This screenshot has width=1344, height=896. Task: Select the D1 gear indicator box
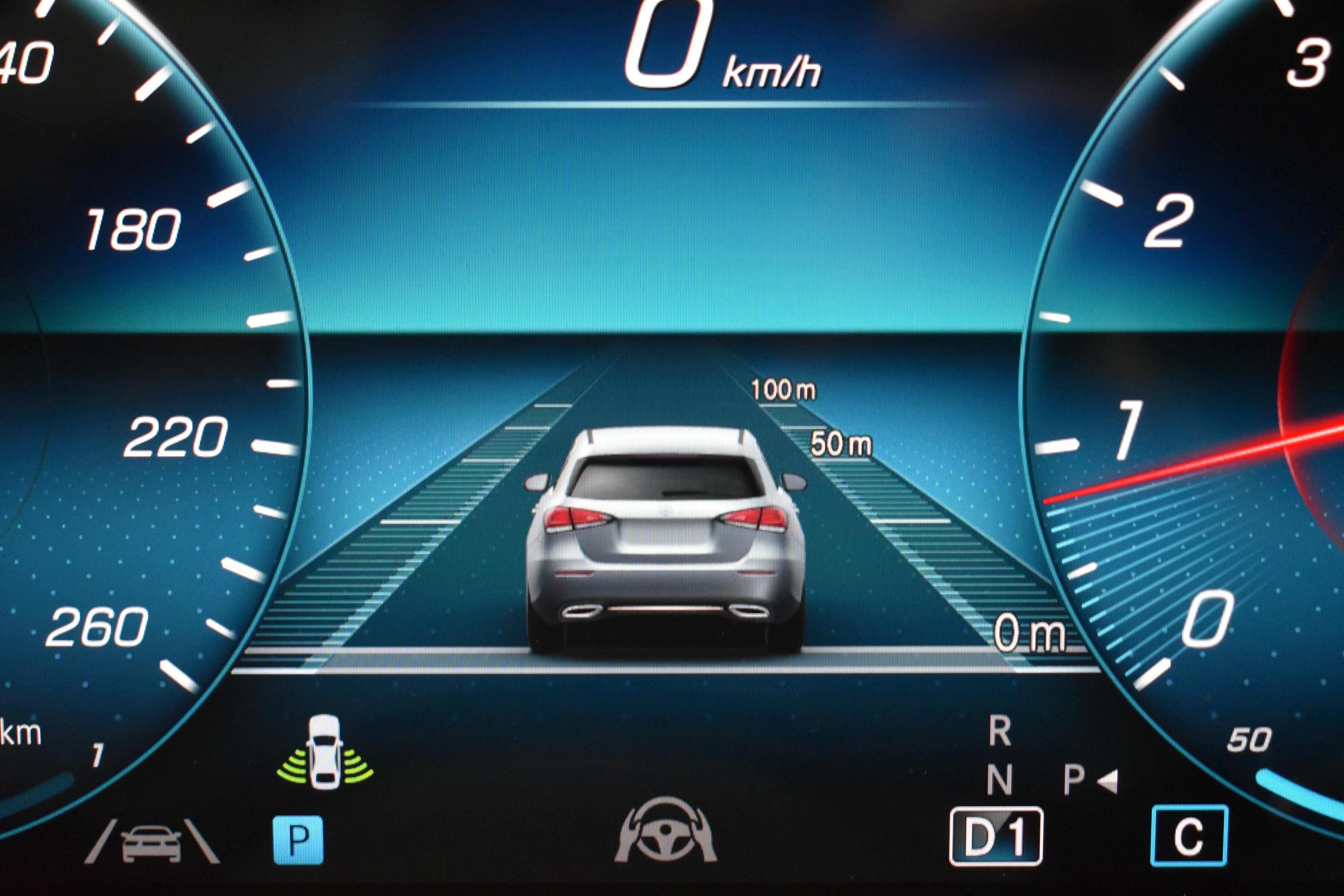[996, 837]
